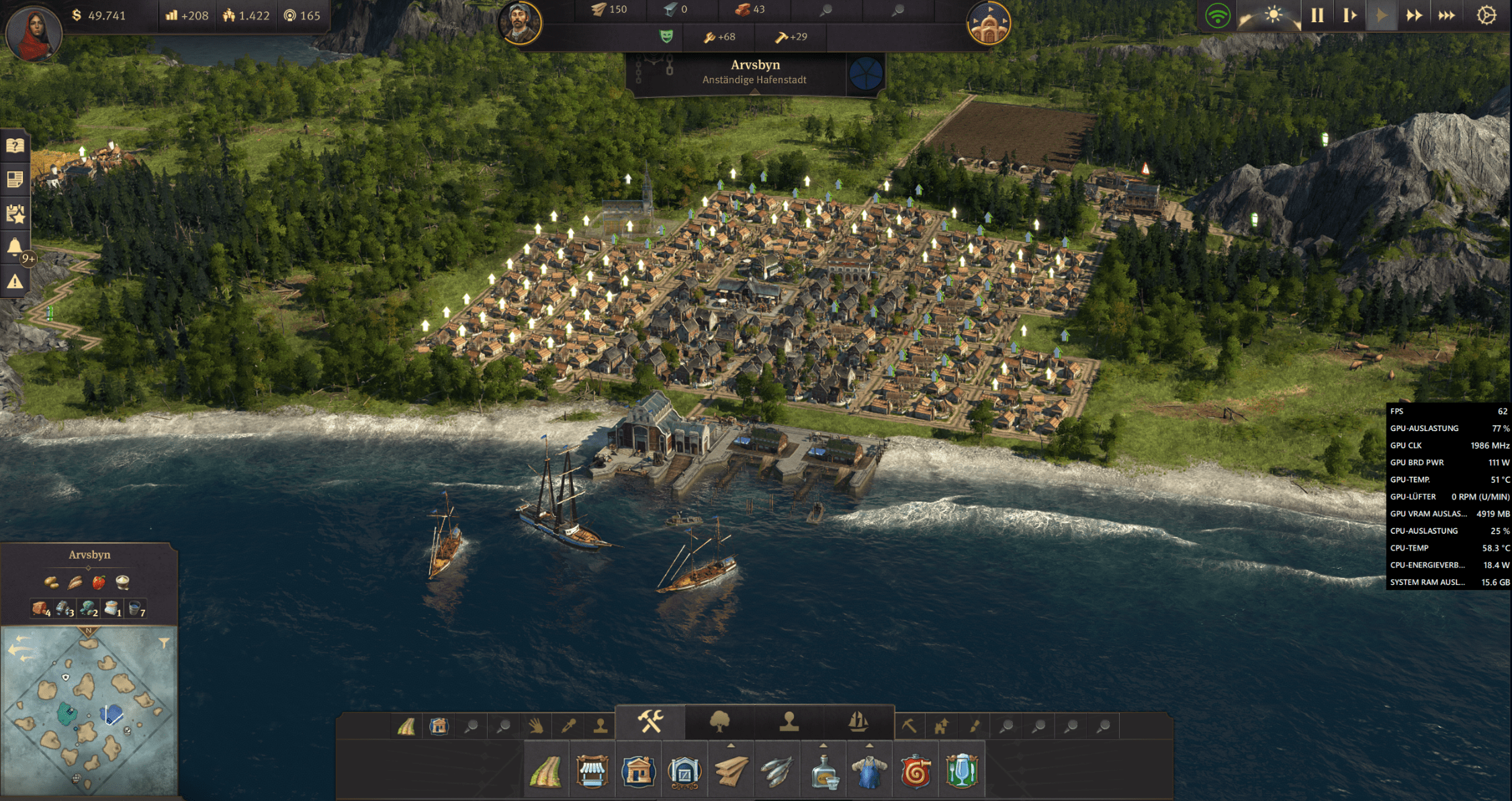The height and width of the screenshot is (801, 1512).
Task: Choose the road building option
Action: pyautogui.click(x=545, y=771)
